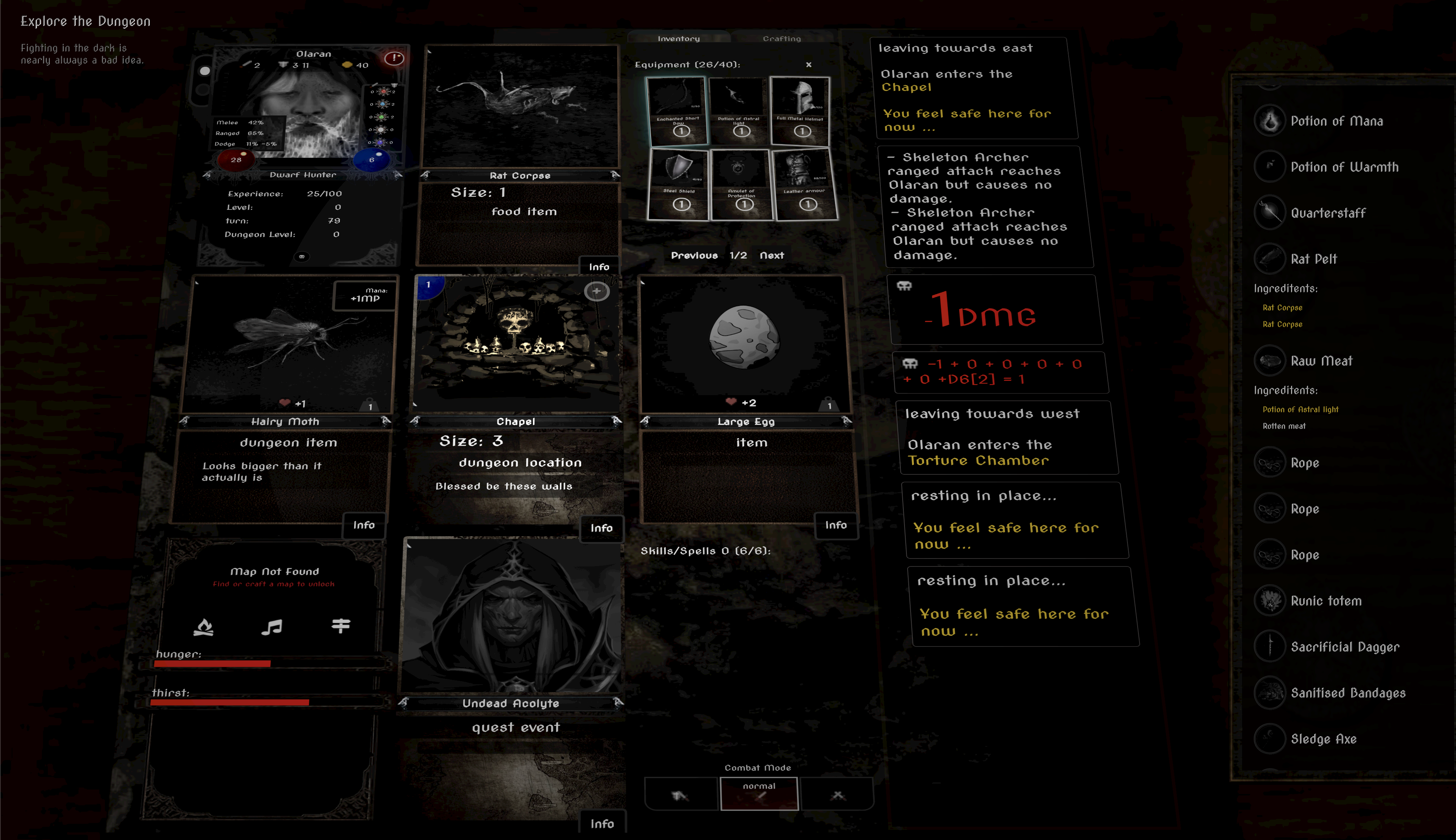Click the Potion of Mana crafting icon
This screenshot has width=1456, height=840.
1270,121
